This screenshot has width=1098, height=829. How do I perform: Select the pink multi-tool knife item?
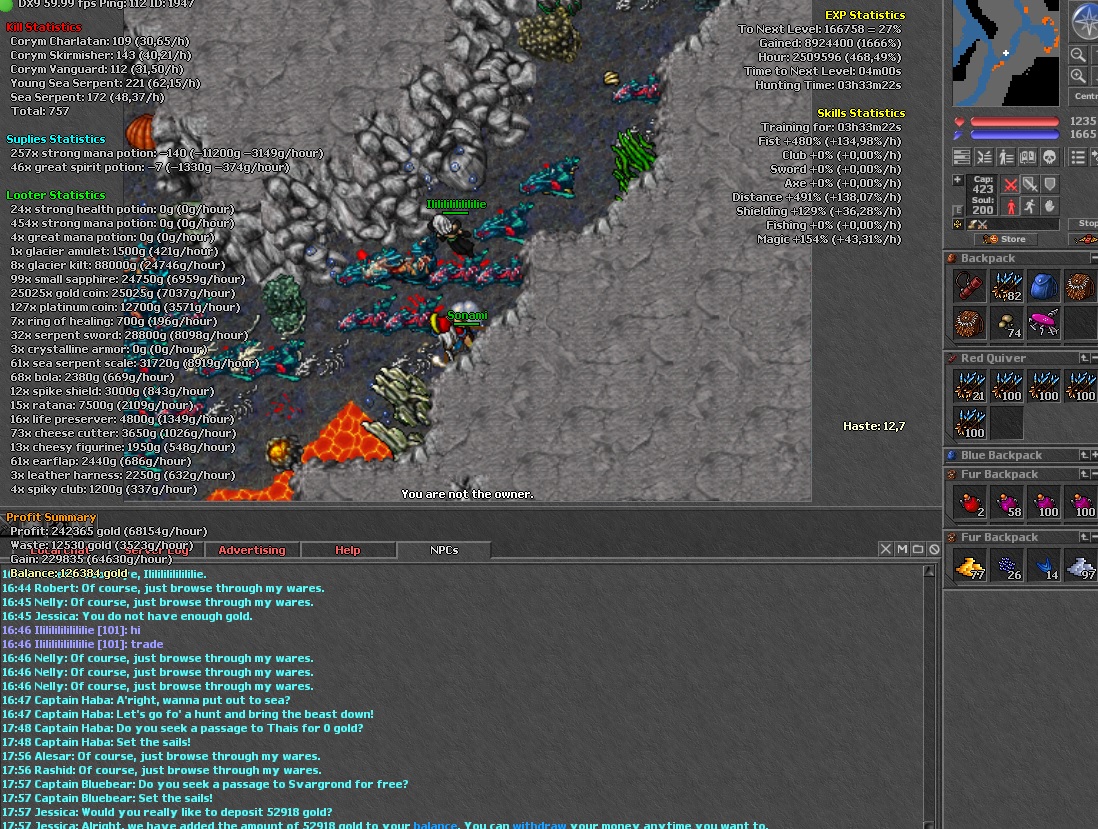[x=1044, y=324]
